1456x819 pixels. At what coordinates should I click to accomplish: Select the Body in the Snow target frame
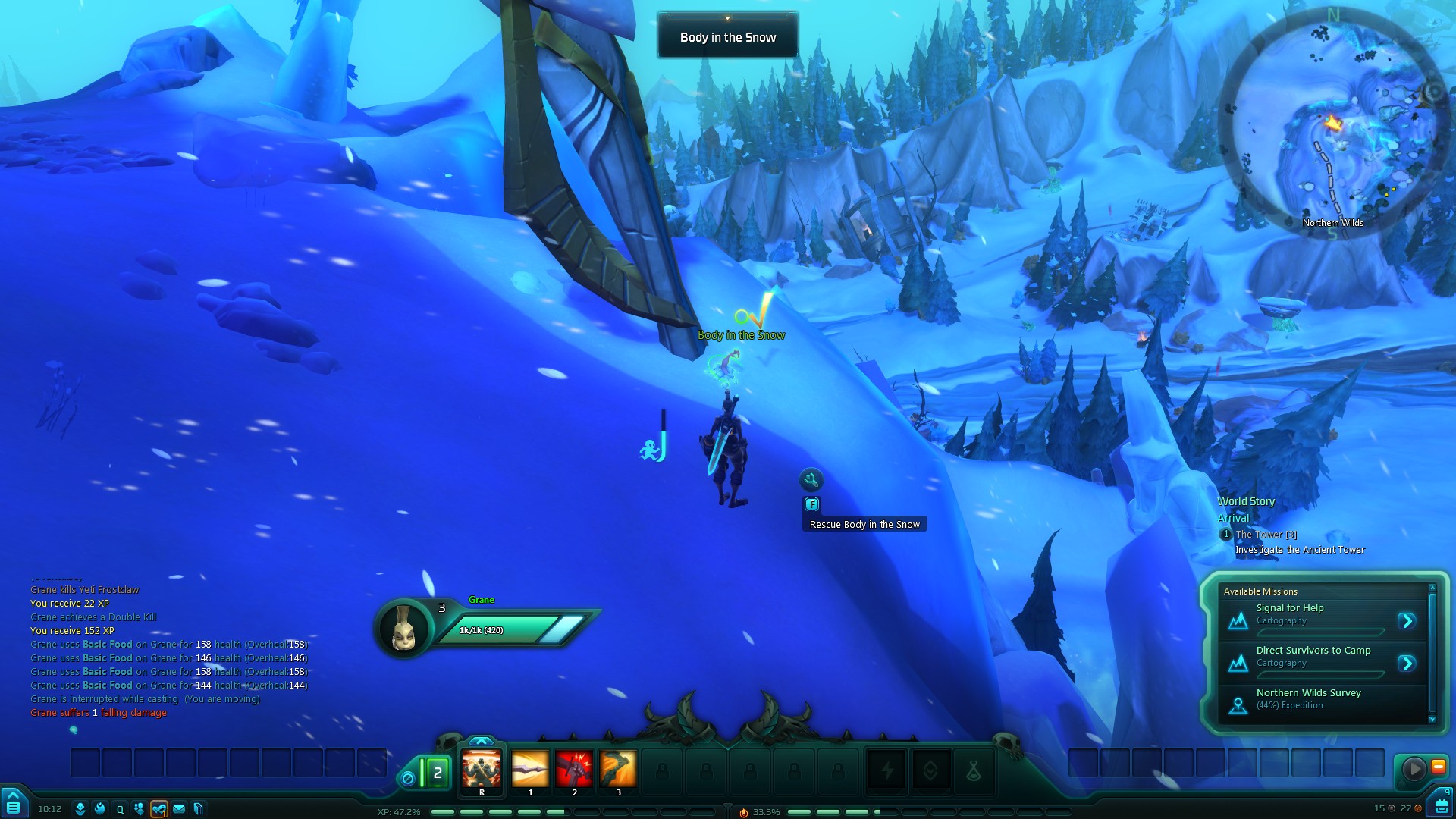(x=727, y=37)
